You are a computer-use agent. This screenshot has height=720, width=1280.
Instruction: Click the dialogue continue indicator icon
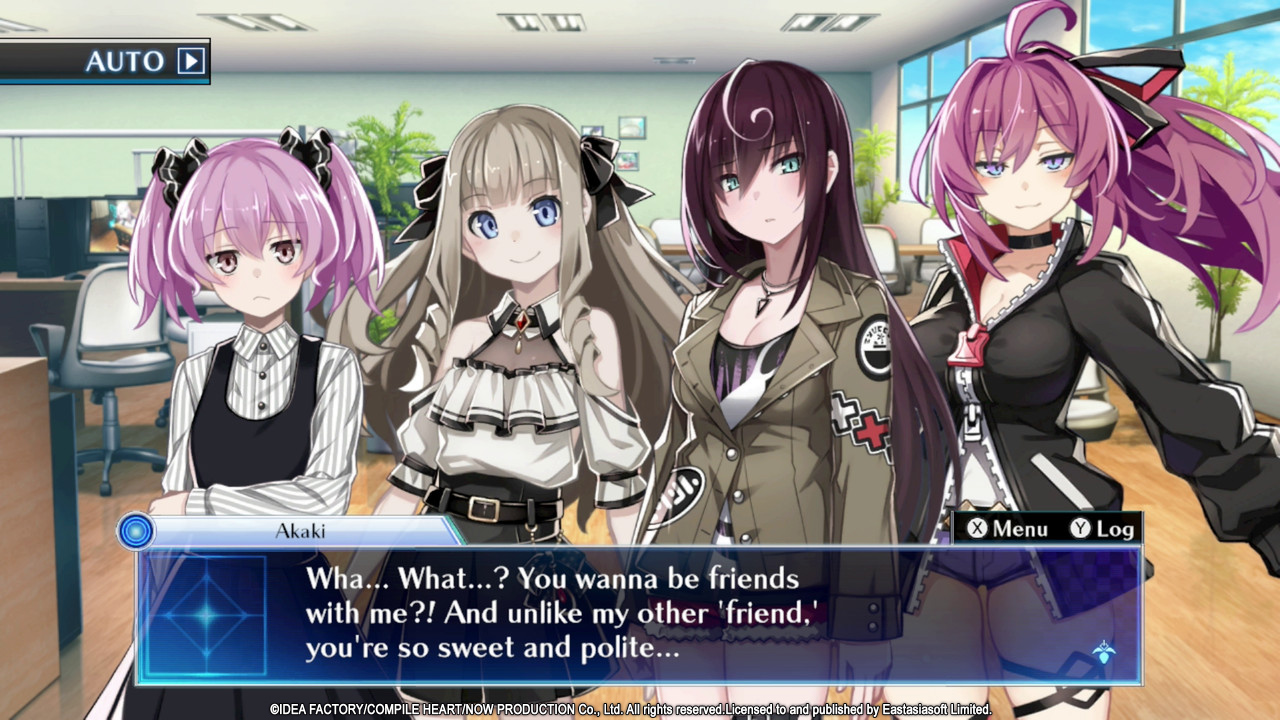1104,653
